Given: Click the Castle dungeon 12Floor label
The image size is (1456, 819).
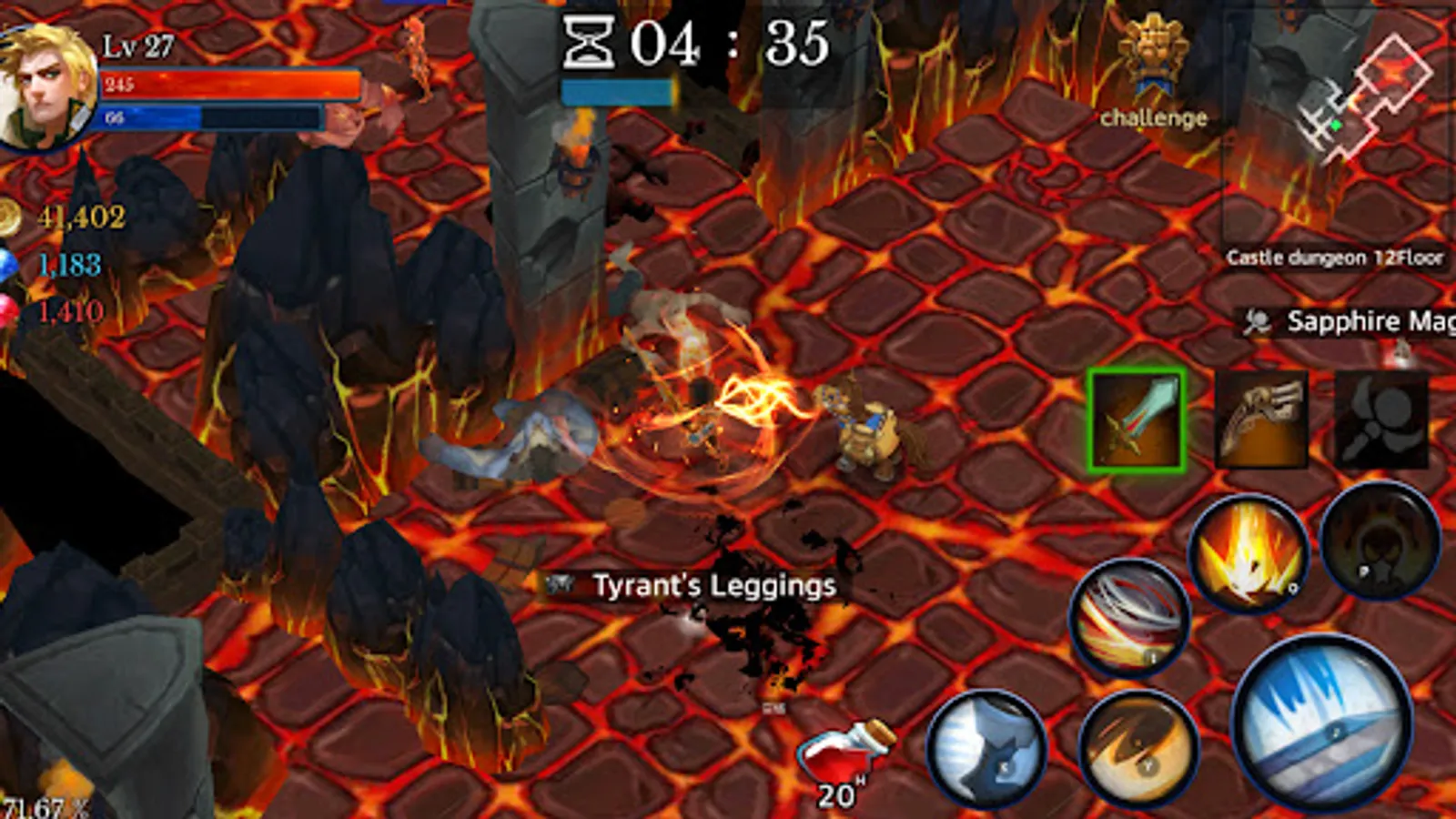Looking at the screenshot, I should coord(1335,258).
